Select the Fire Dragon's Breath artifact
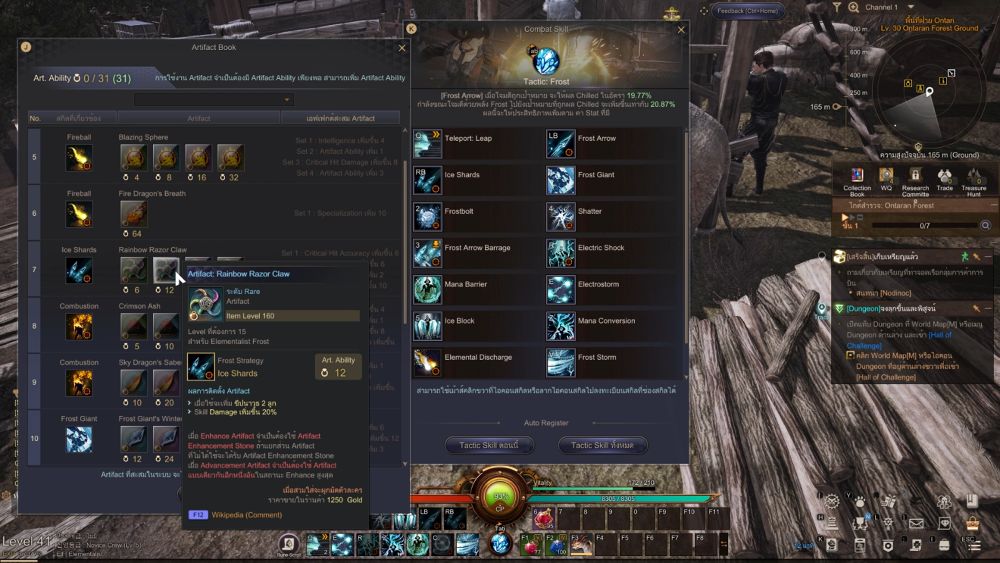The height and width of the screenshot is (563, 1000). (133, 212)
